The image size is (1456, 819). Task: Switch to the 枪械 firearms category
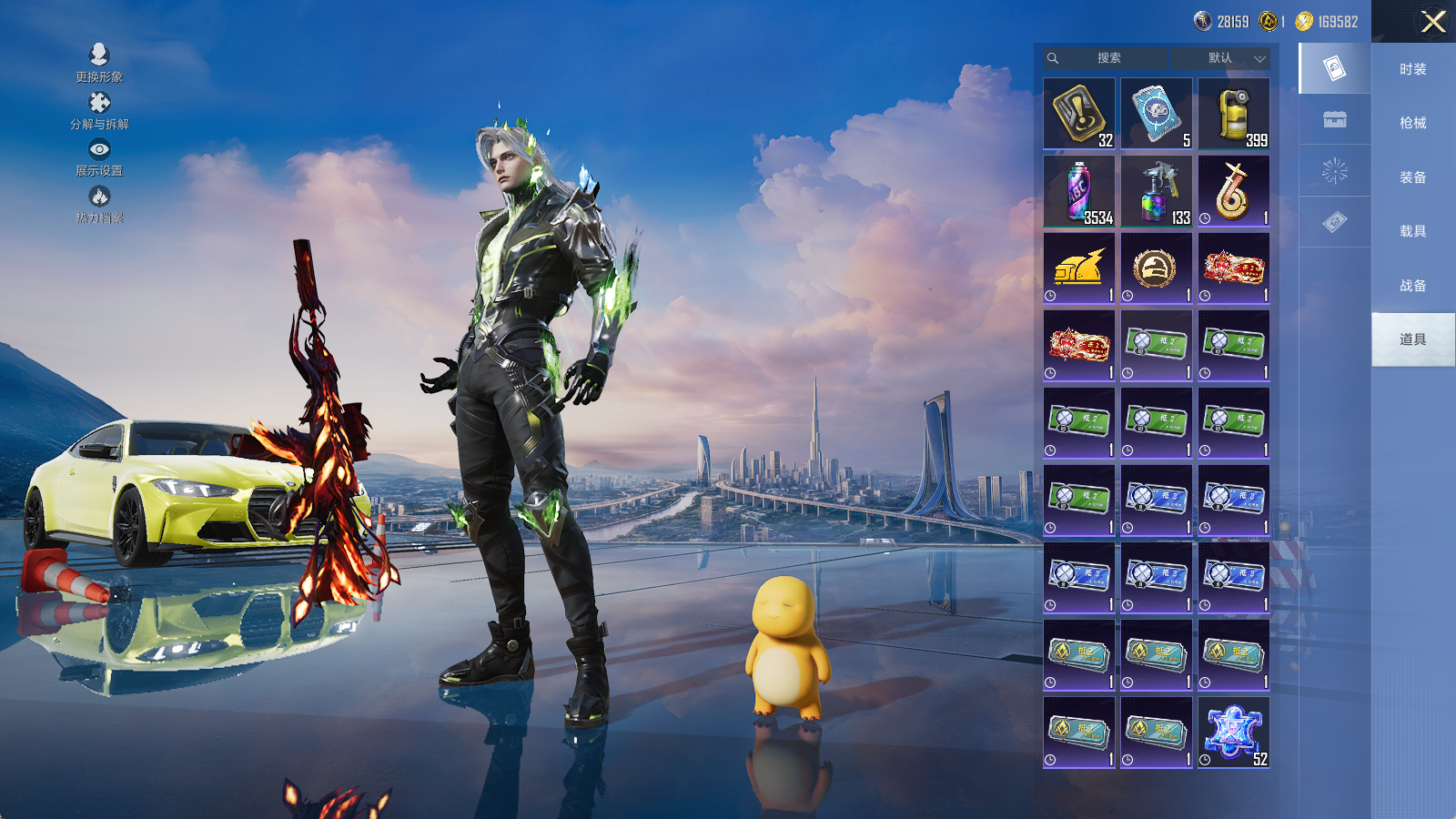(x=1412, y=123)
